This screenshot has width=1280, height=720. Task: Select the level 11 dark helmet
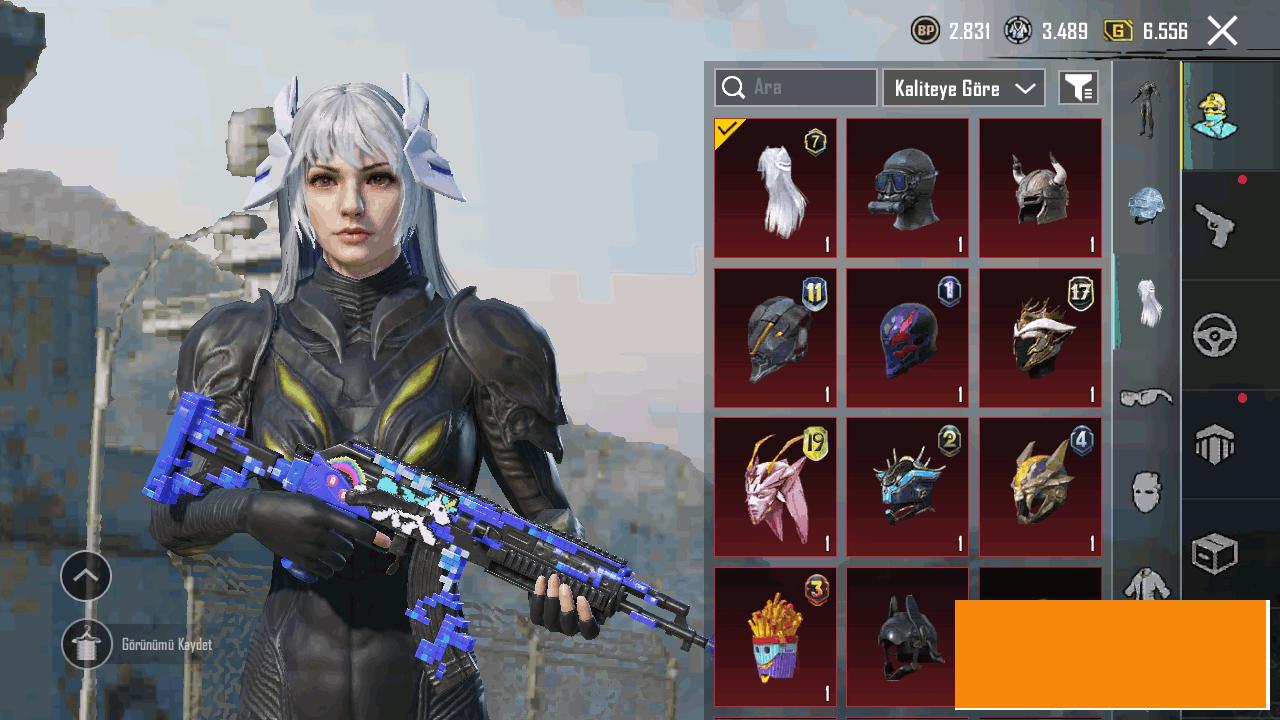click(x=775, y=338)
